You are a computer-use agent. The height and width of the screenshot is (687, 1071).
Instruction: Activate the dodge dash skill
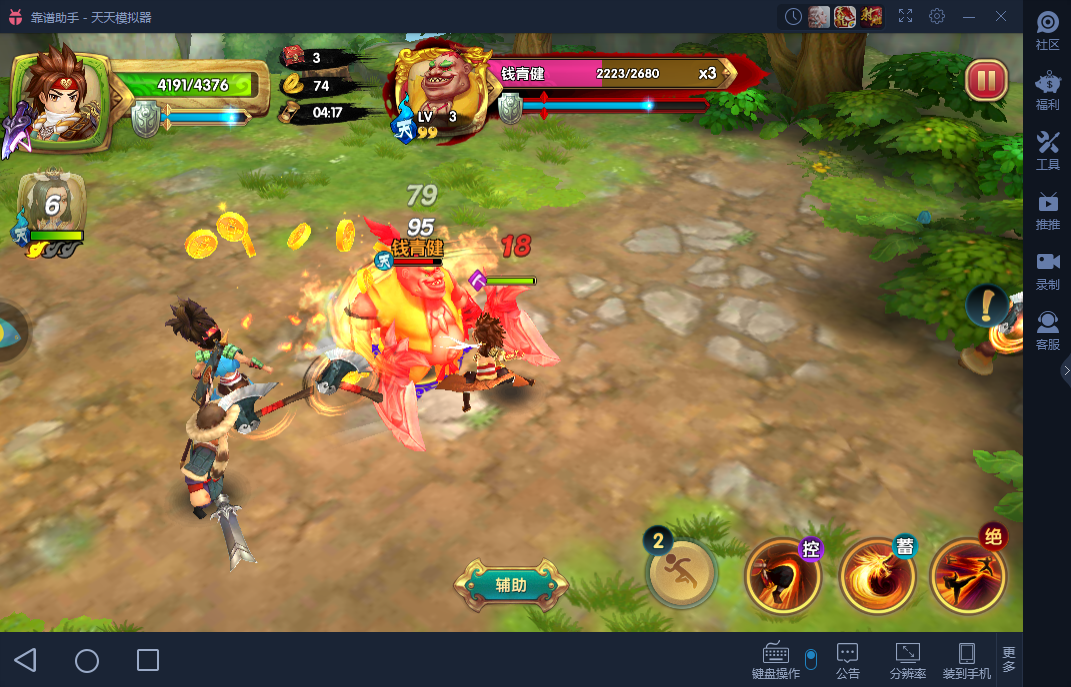pyautogui.click(x=681, y=573)
